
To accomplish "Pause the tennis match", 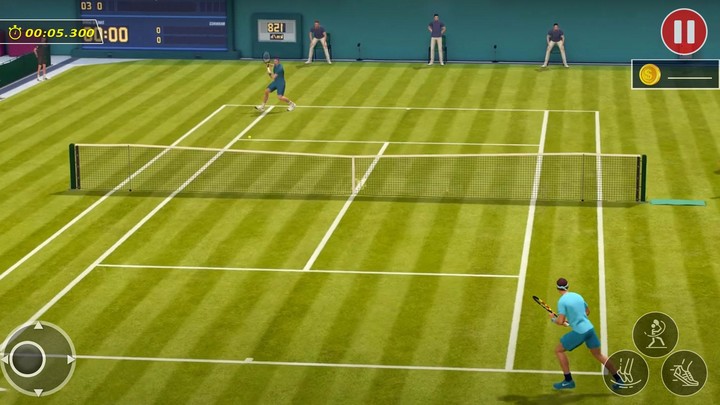I will click(684, 32).
